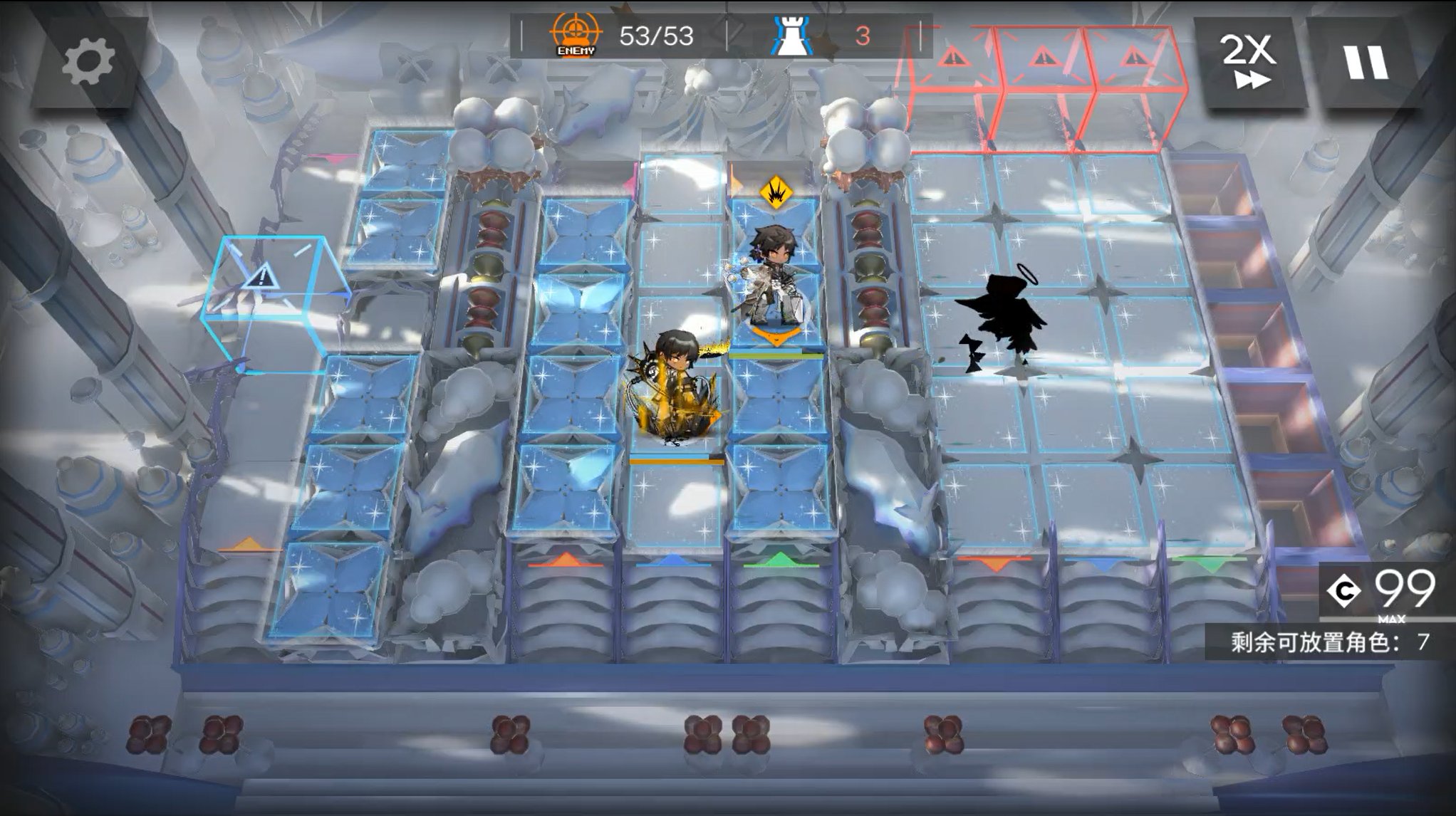Tap the yellow skill-ready diamond icon

774,192
